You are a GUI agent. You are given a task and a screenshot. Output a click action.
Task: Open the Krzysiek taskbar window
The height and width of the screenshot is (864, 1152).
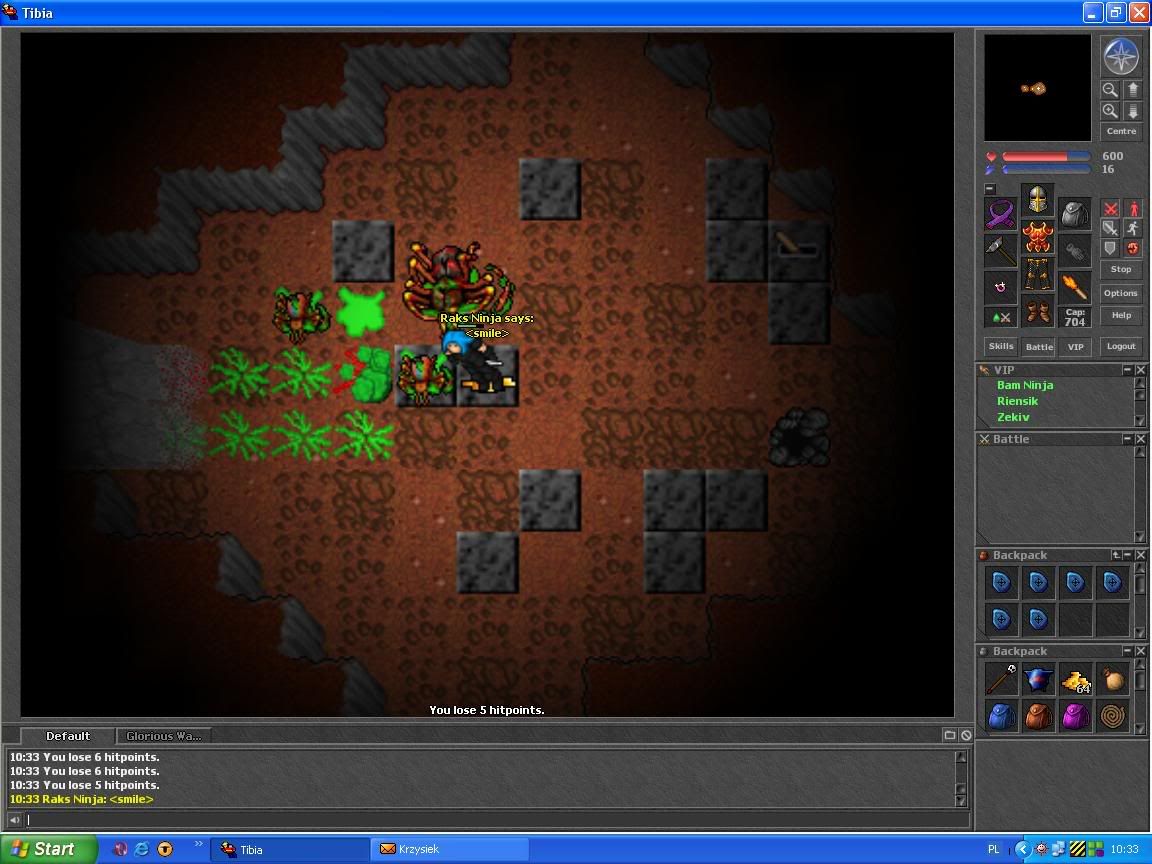point(450,849)
